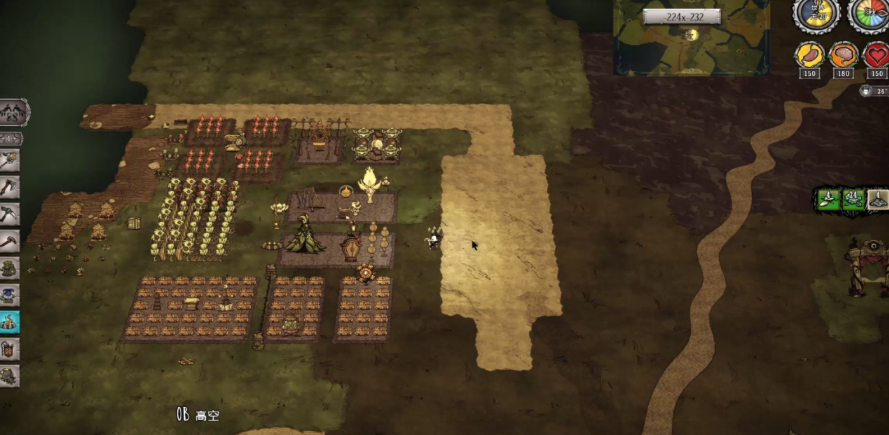Activate the green seed planting icon
The width and height of the screenshot is (889, 435).
[x=829, y=199]
